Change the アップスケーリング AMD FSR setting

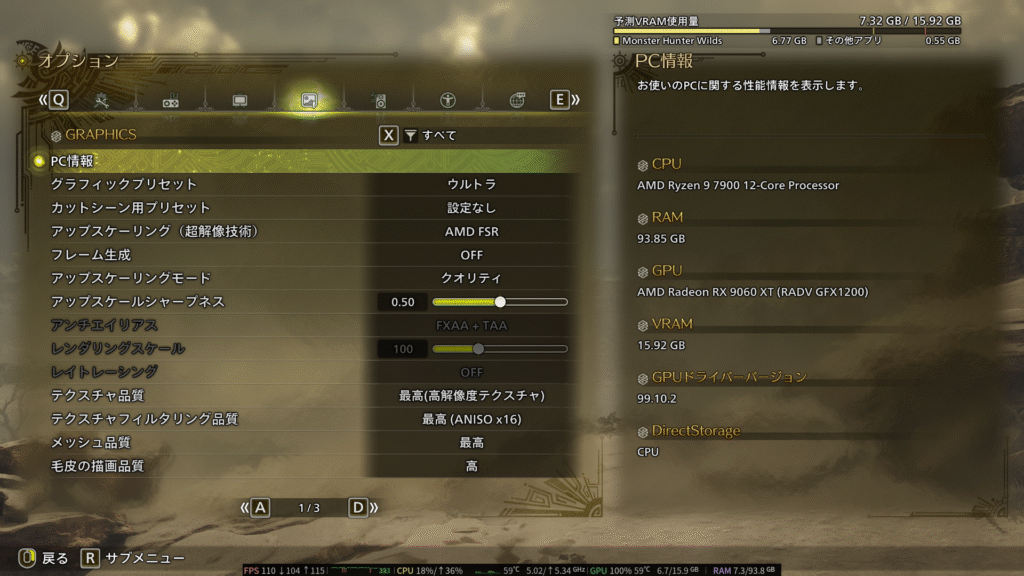(x=471, y=231)
